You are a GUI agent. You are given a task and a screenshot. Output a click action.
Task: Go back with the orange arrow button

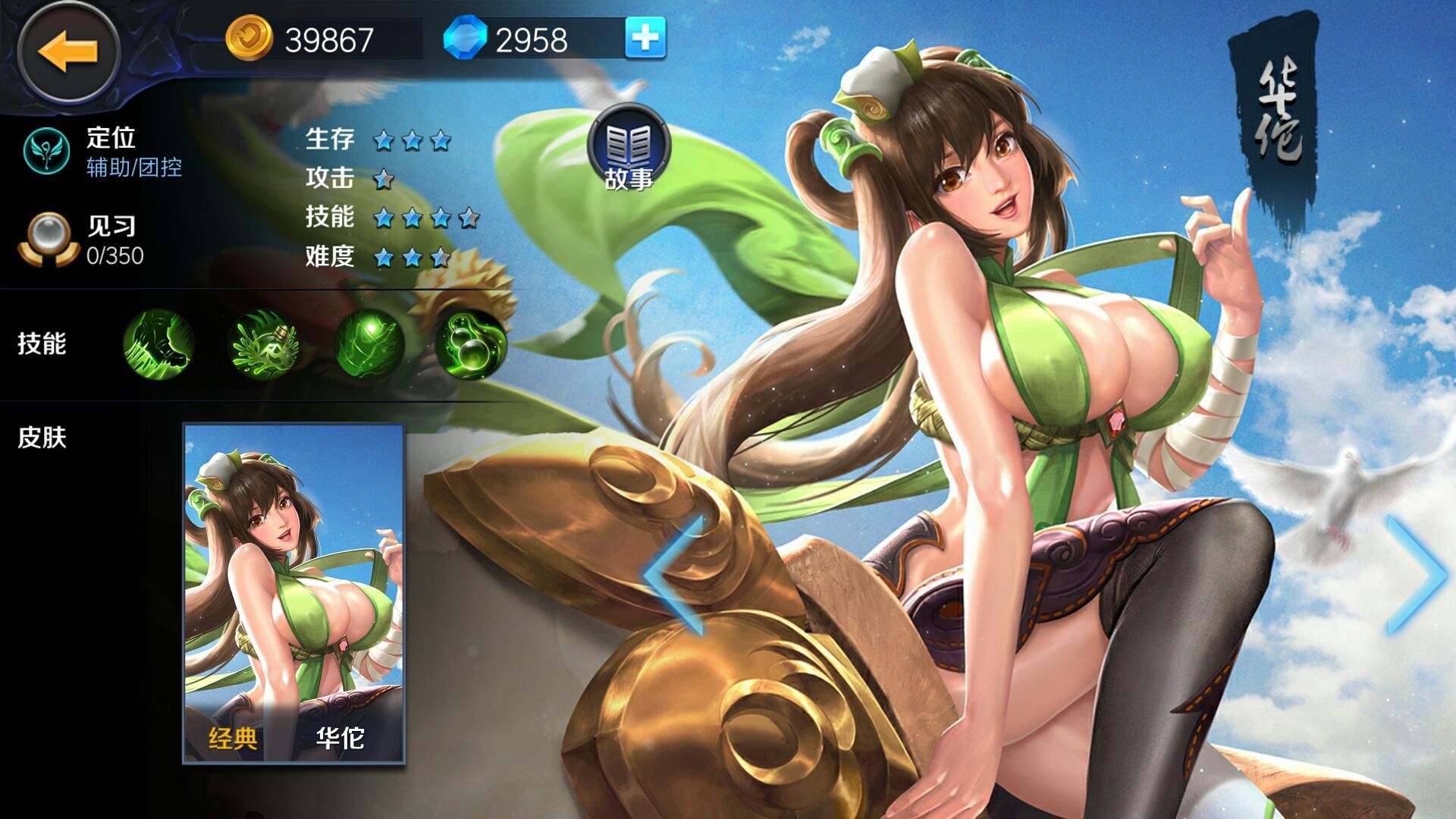(68, 52)
